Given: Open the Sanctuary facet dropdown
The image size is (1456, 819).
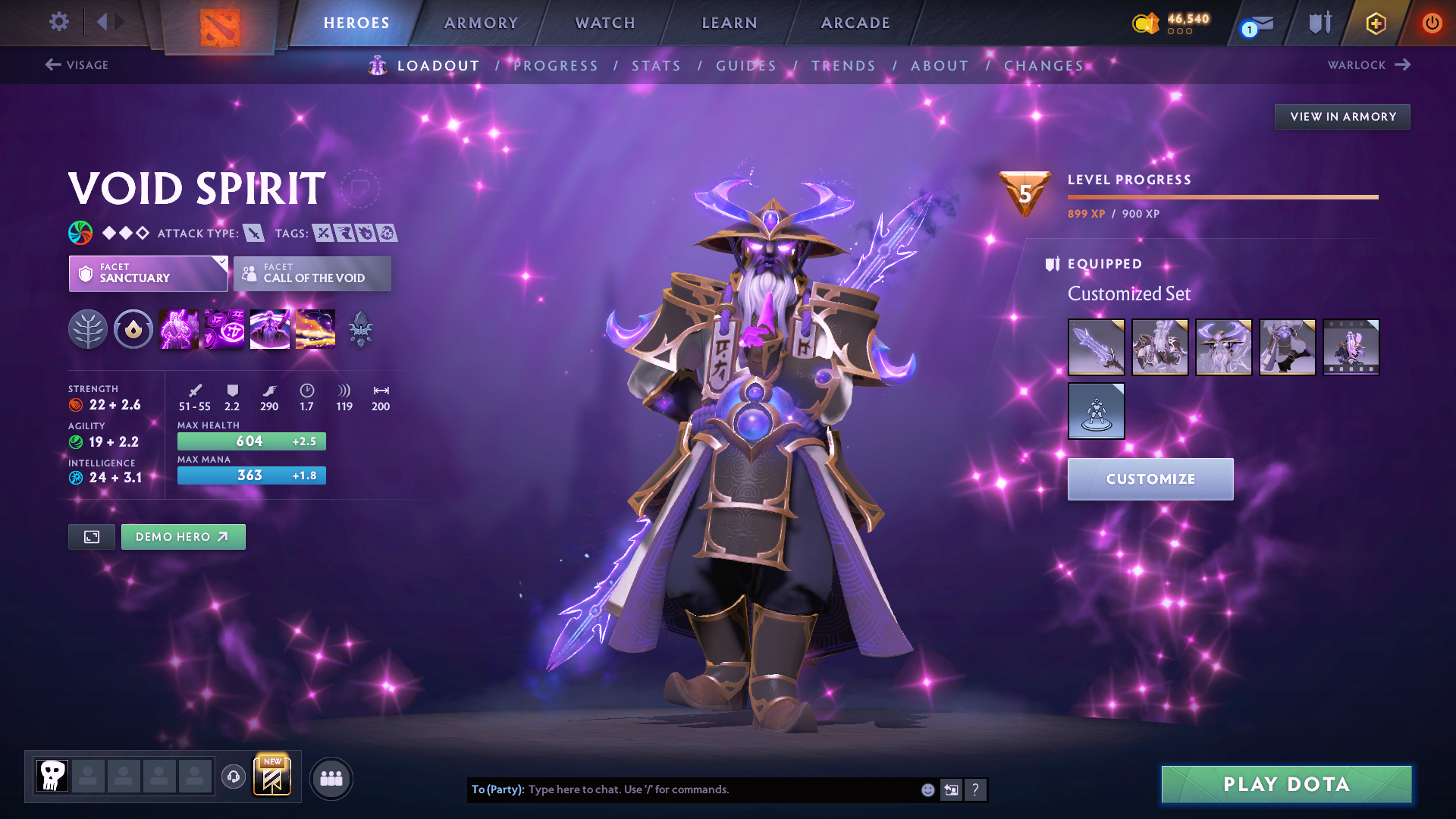Looking at the screenshot, I should (x=148, y=274).
